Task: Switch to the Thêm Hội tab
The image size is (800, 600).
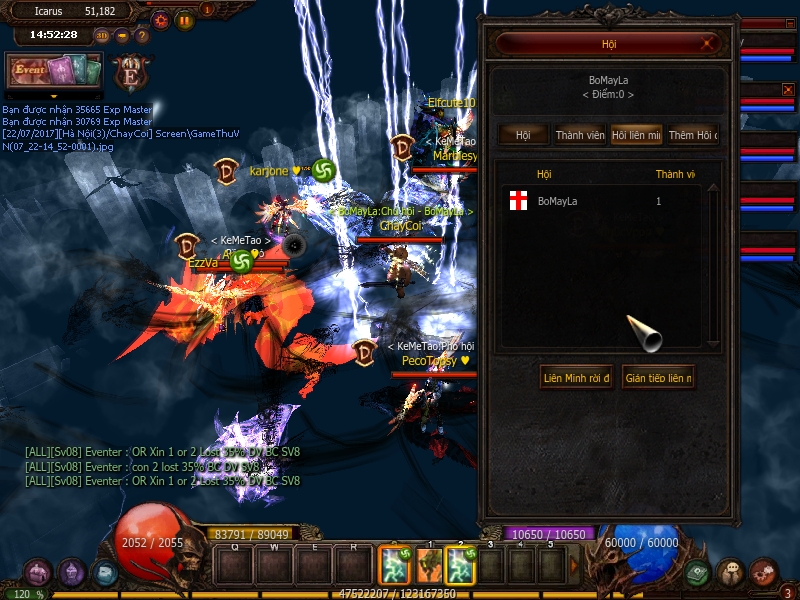Action: tap(693, 135)
